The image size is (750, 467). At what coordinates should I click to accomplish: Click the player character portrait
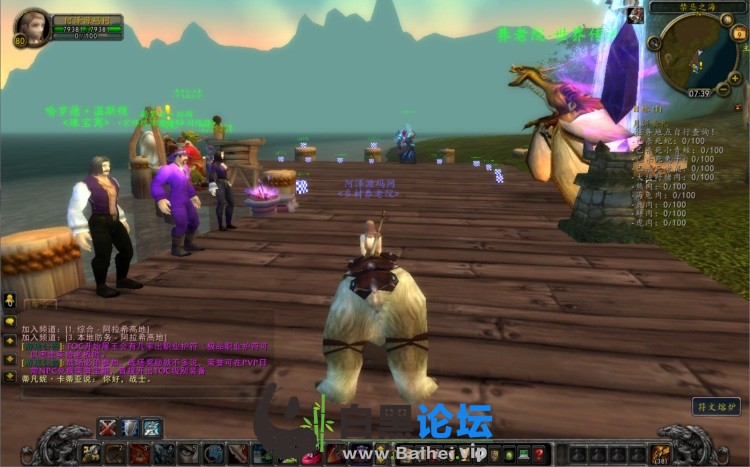click(32, 26)
